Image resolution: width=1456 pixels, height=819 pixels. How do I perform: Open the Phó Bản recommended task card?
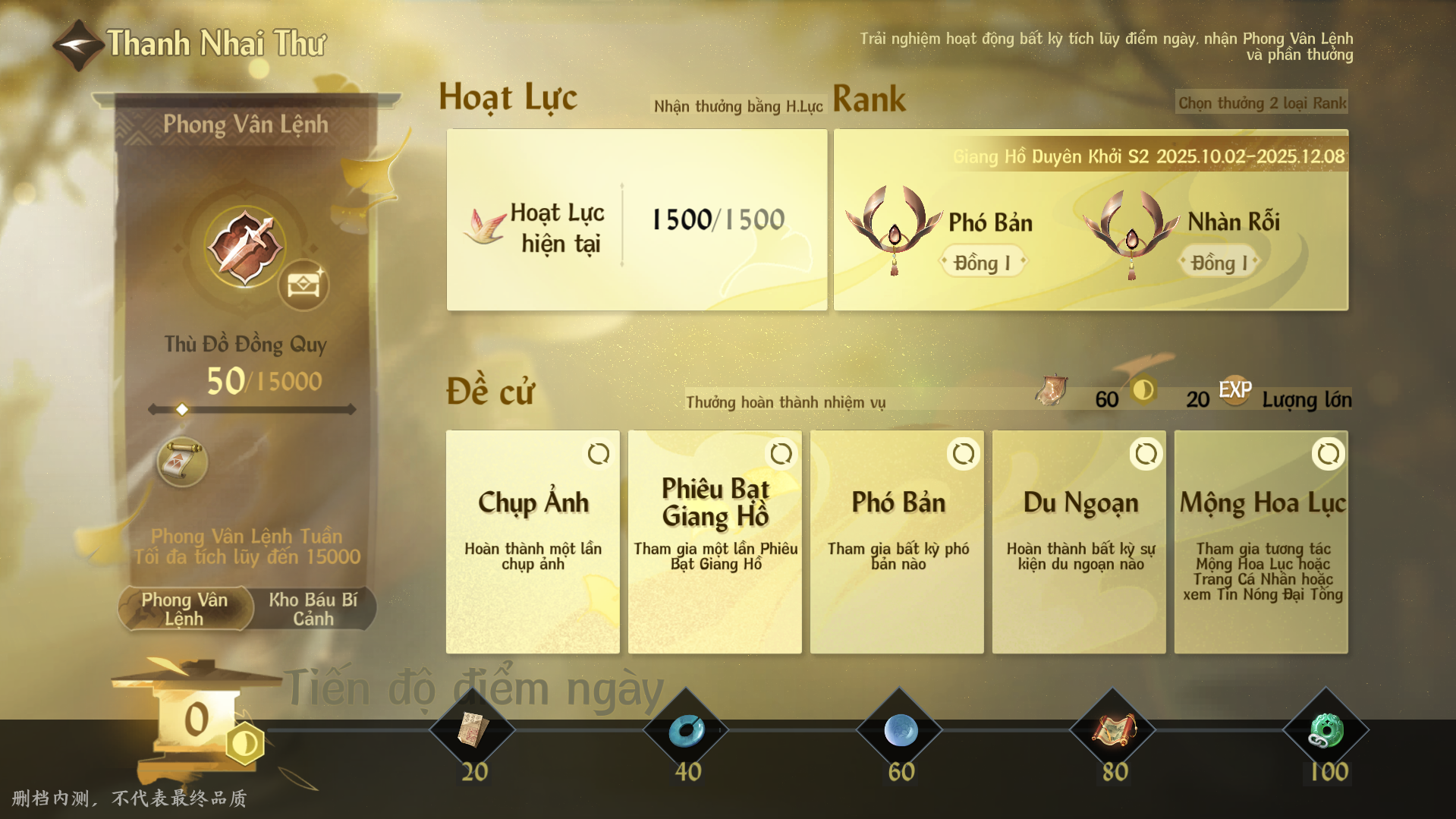click(897, 542)
